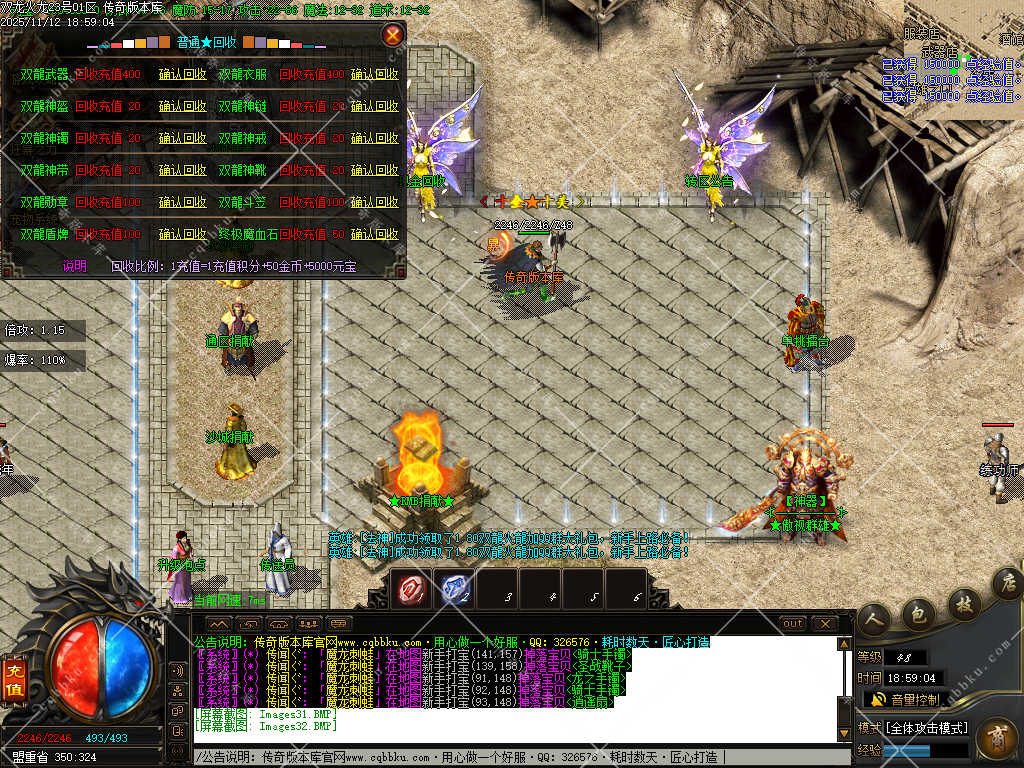Close the chat window with X
The width and height of the screenshot is (1024, 768).
[825, 623]
